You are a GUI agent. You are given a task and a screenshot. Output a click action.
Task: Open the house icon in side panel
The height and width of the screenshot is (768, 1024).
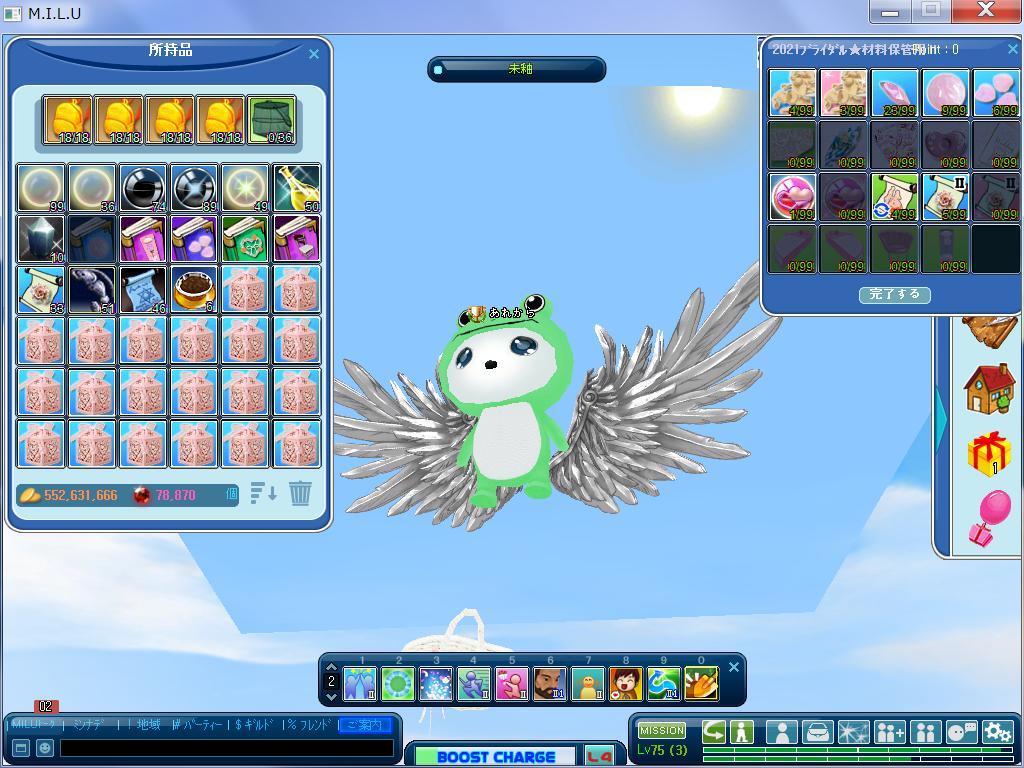989,389
